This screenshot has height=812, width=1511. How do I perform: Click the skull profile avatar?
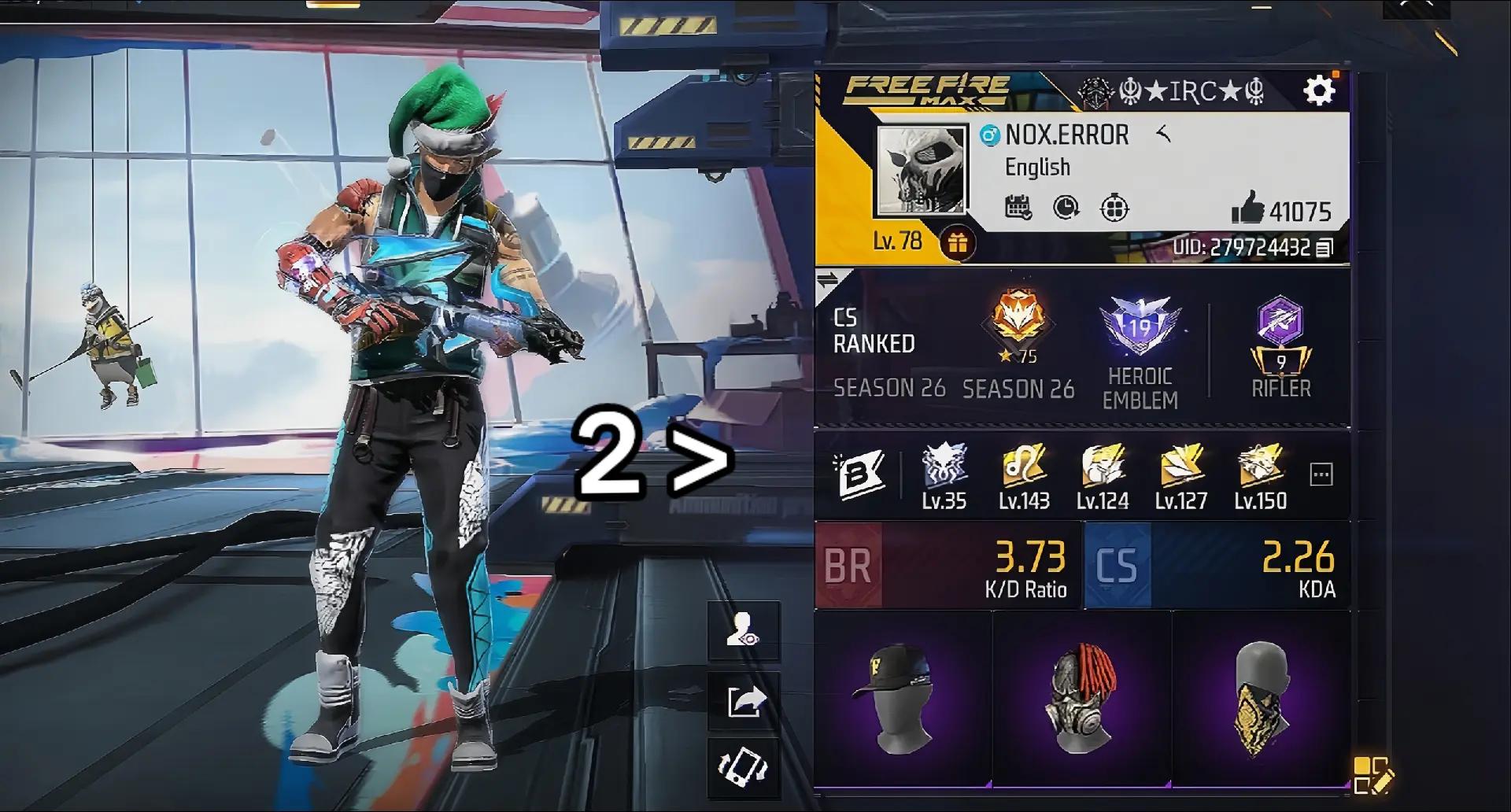coord(922,171)
